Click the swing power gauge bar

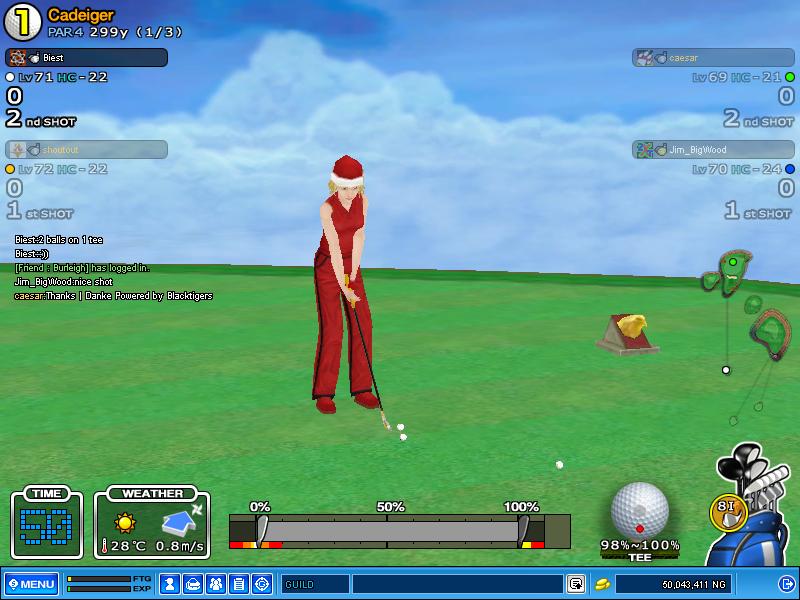click(390, 530)
